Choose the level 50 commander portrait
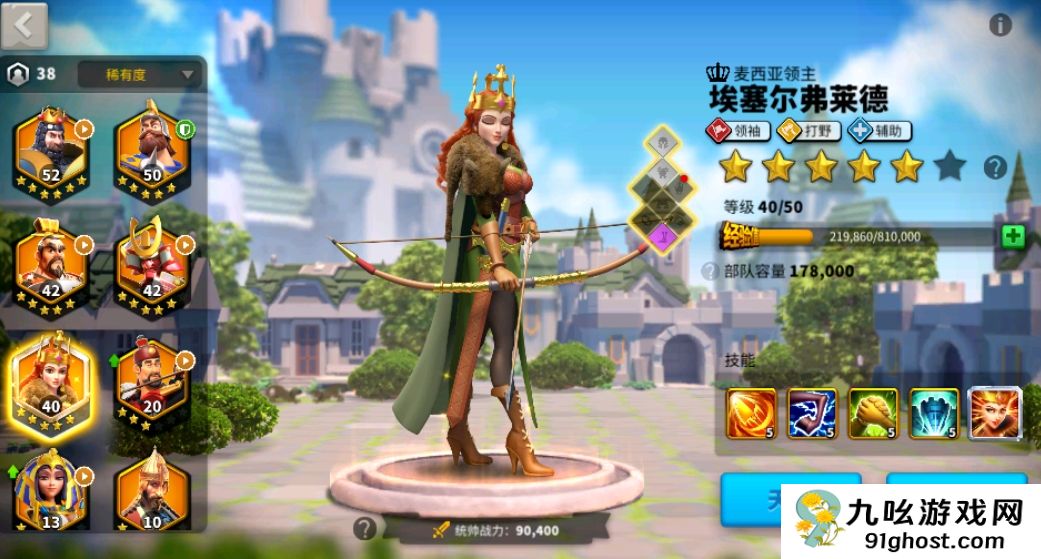This screenshot has width=1041, height=559. [x=152, y=152]
